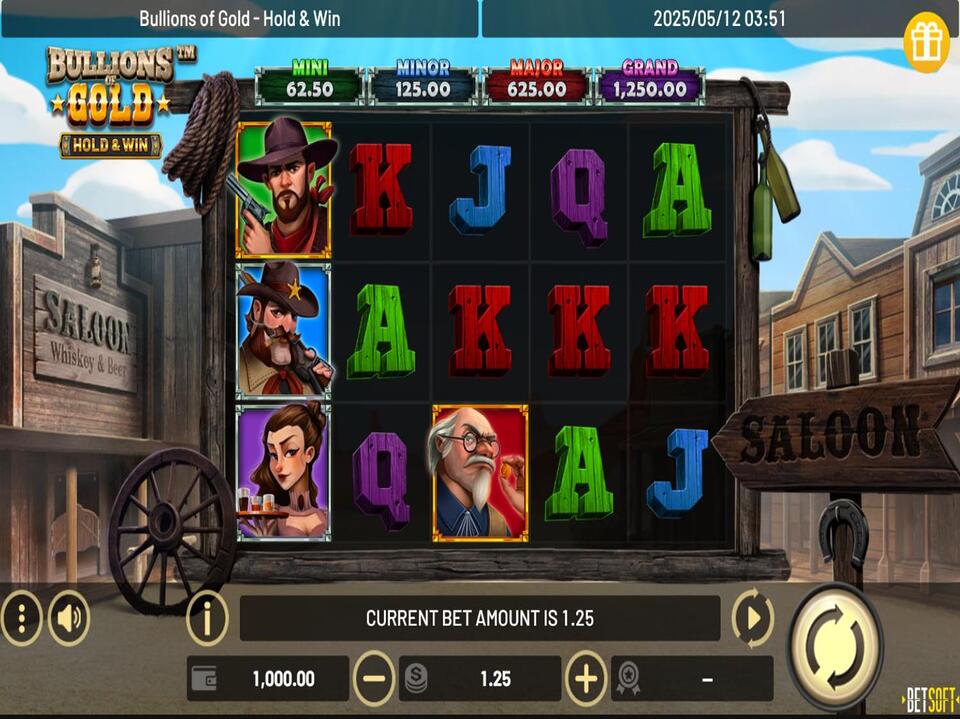Toggle the sound speaker button
The height and width of the screenshot is (719, 960).
coord(68,618)
